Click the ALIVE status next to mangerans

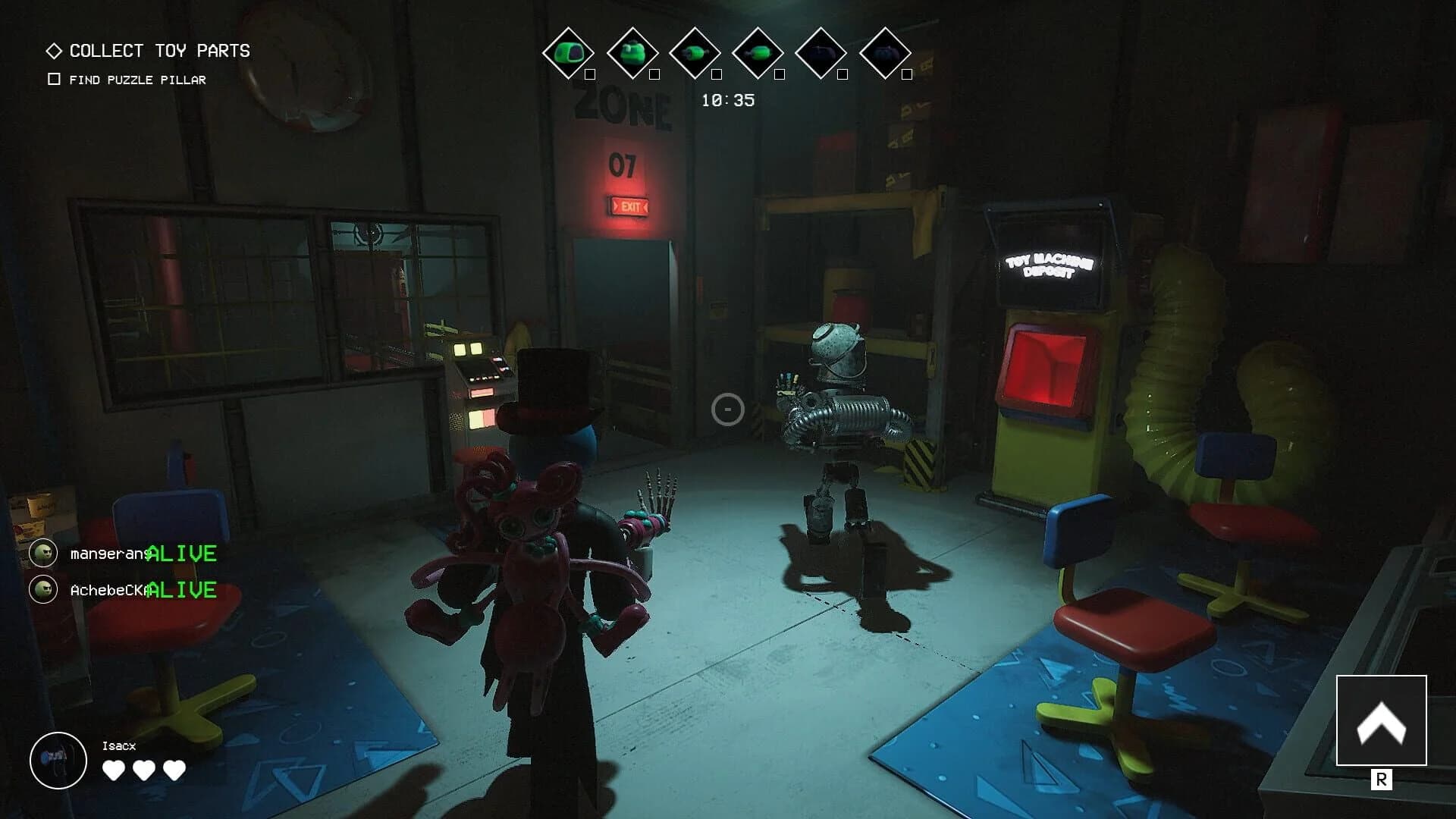pyautogui.click(x=182, y=554)
